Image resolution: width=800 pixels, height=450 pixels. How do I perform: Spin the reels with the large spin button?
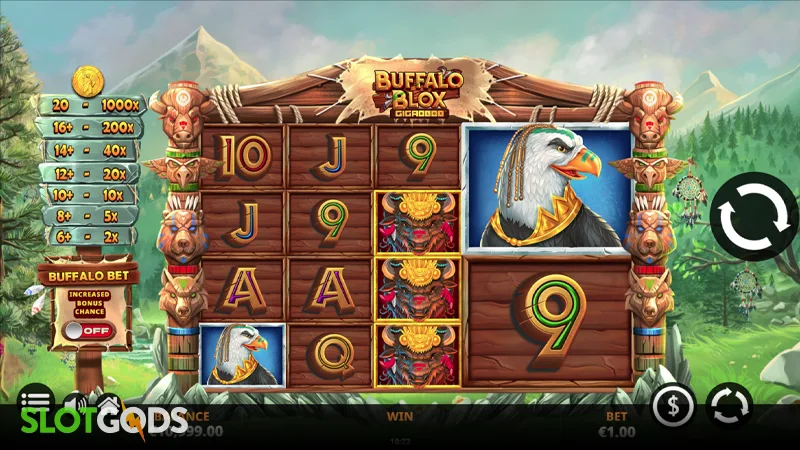click(755, 217)
